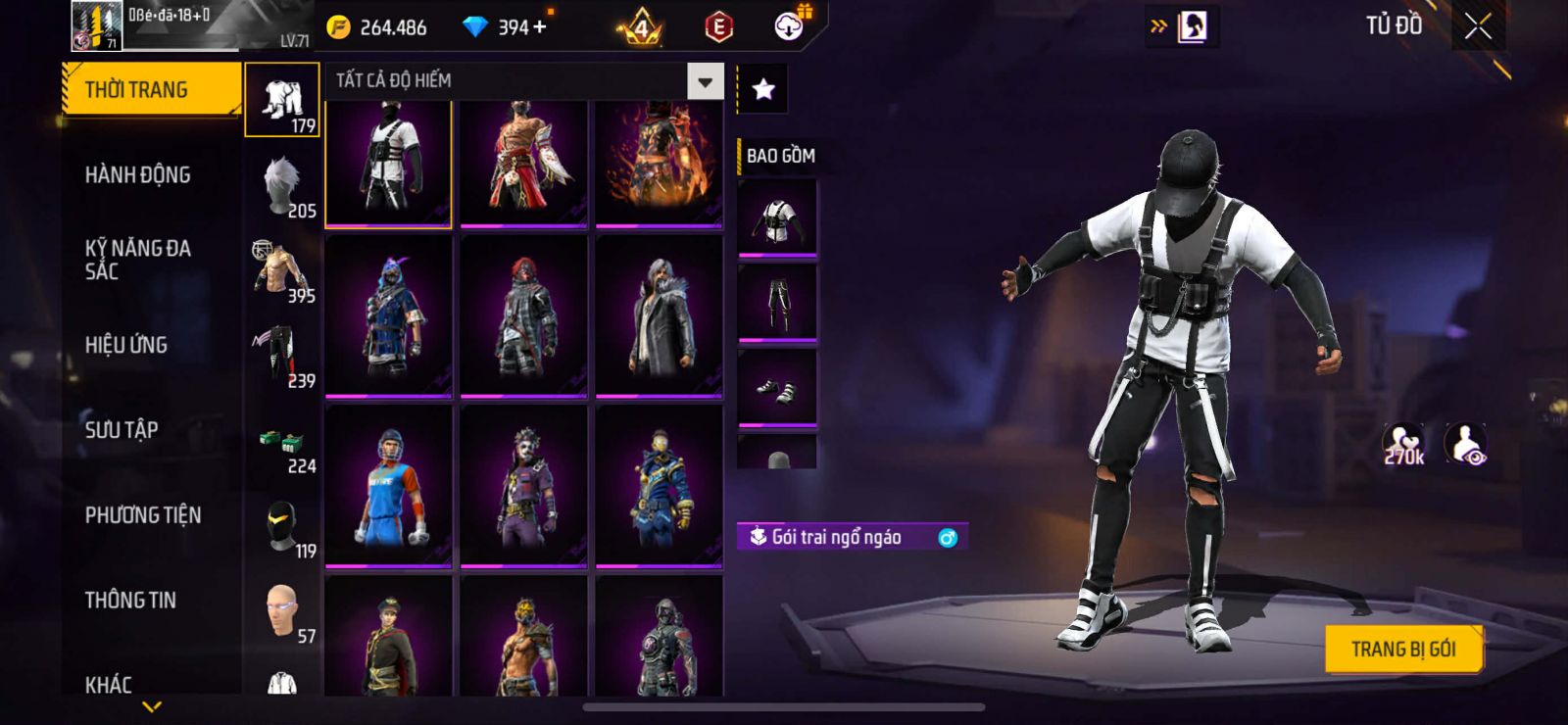Screen dimensions: 1568x725
Task: Select the Thời Trang tab
Action: pos(150,89)
